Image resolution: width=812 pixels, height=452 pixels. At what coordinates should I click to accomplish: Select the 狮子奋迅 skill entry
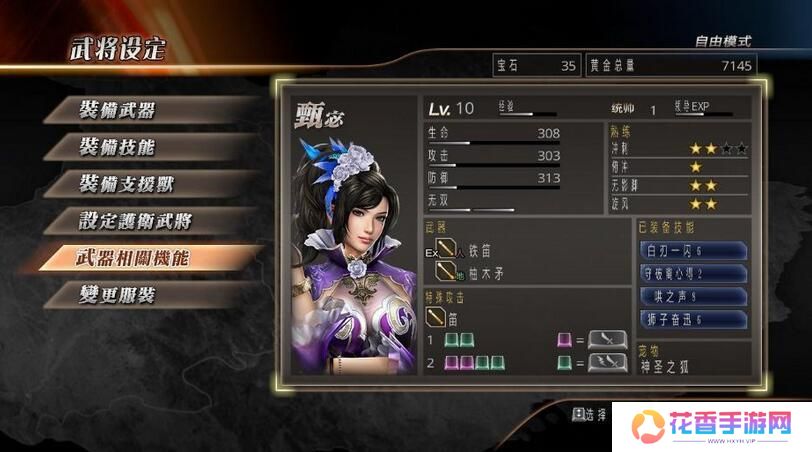(x=692, y=319)
